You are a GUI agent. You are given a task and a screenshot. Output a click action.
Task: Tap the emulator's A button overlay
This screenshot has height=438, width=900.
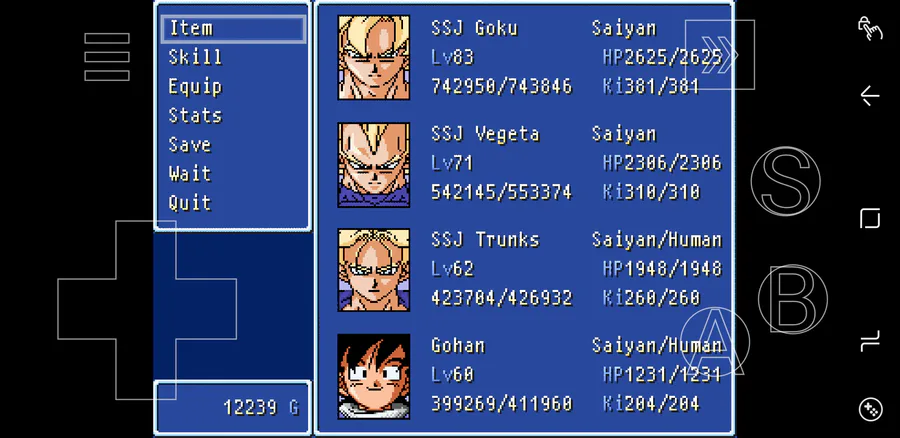click(x=714, y=340)
